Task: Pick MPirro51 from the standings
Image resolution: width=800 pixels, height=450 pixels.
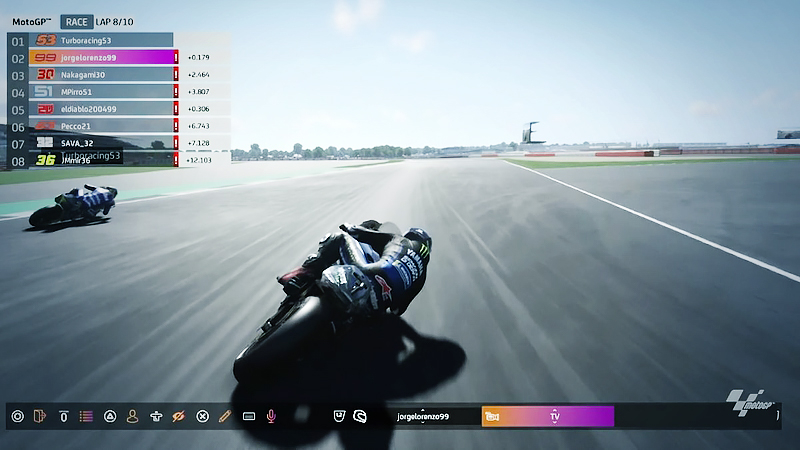Action: tap(100, 91)
